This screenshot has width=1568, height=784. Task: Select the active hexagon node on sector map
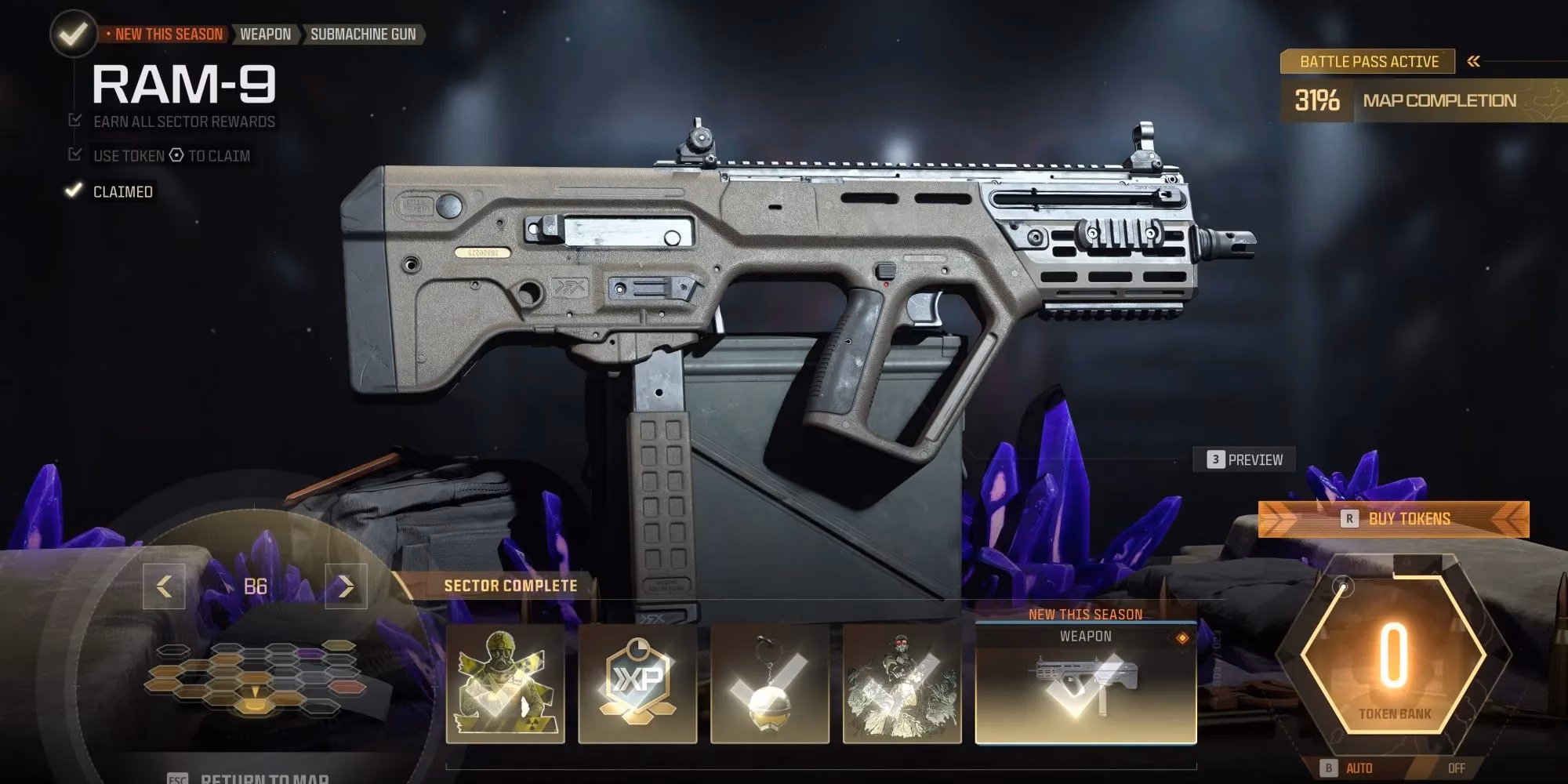255,707
